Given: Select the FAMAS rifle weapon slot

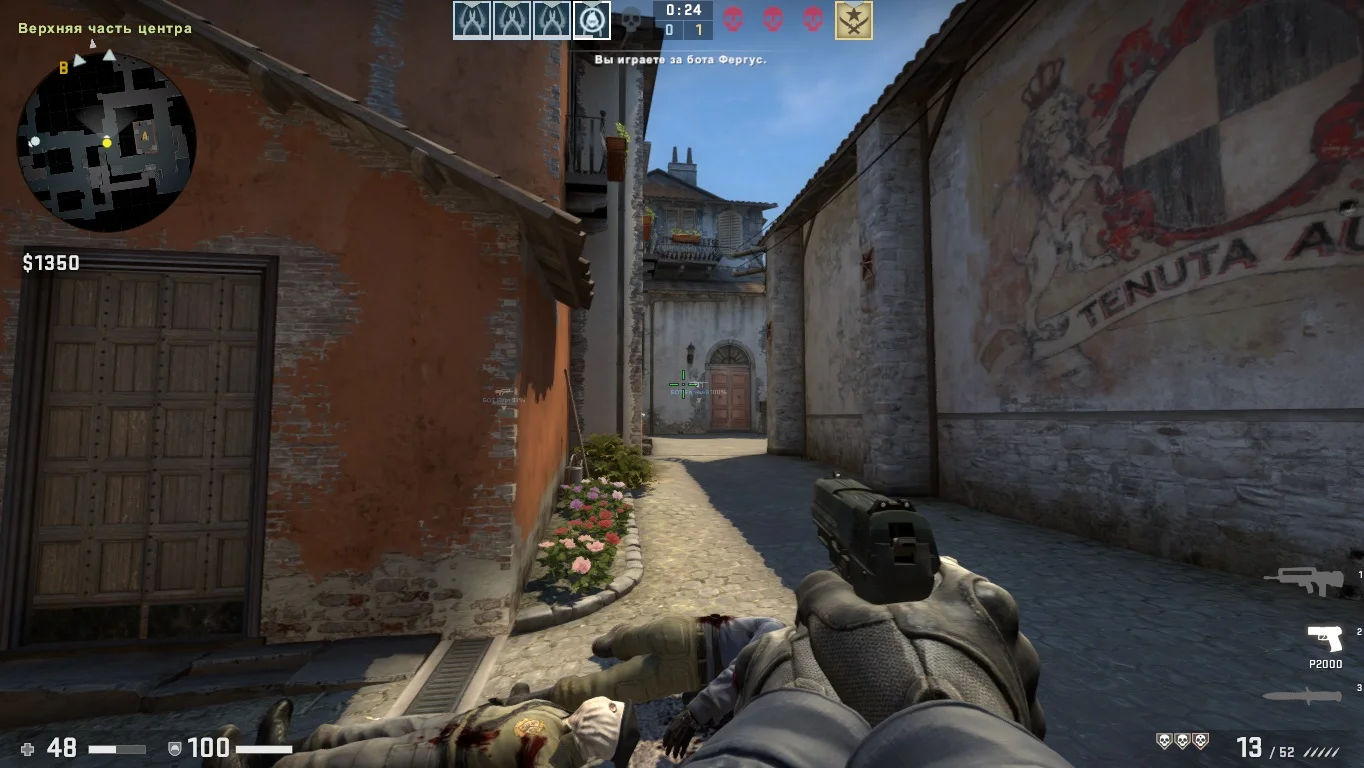Looking at the screenshot, I should [1302, 579].
